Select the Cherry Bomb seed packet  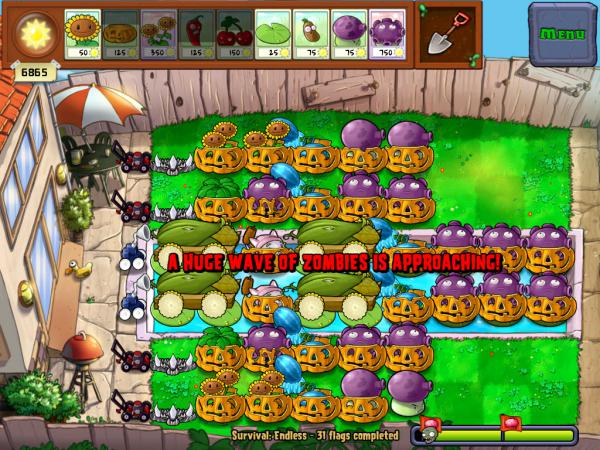(235, 35)
